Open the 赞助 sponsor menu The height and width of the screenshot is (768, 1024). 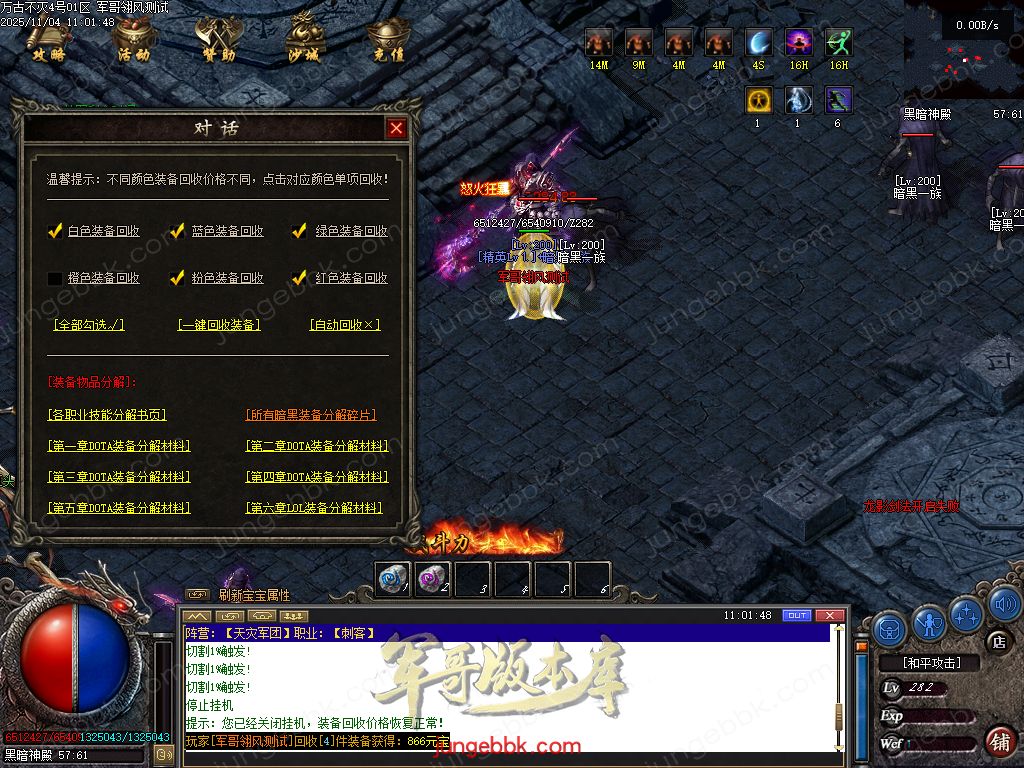tap(218, 40)
